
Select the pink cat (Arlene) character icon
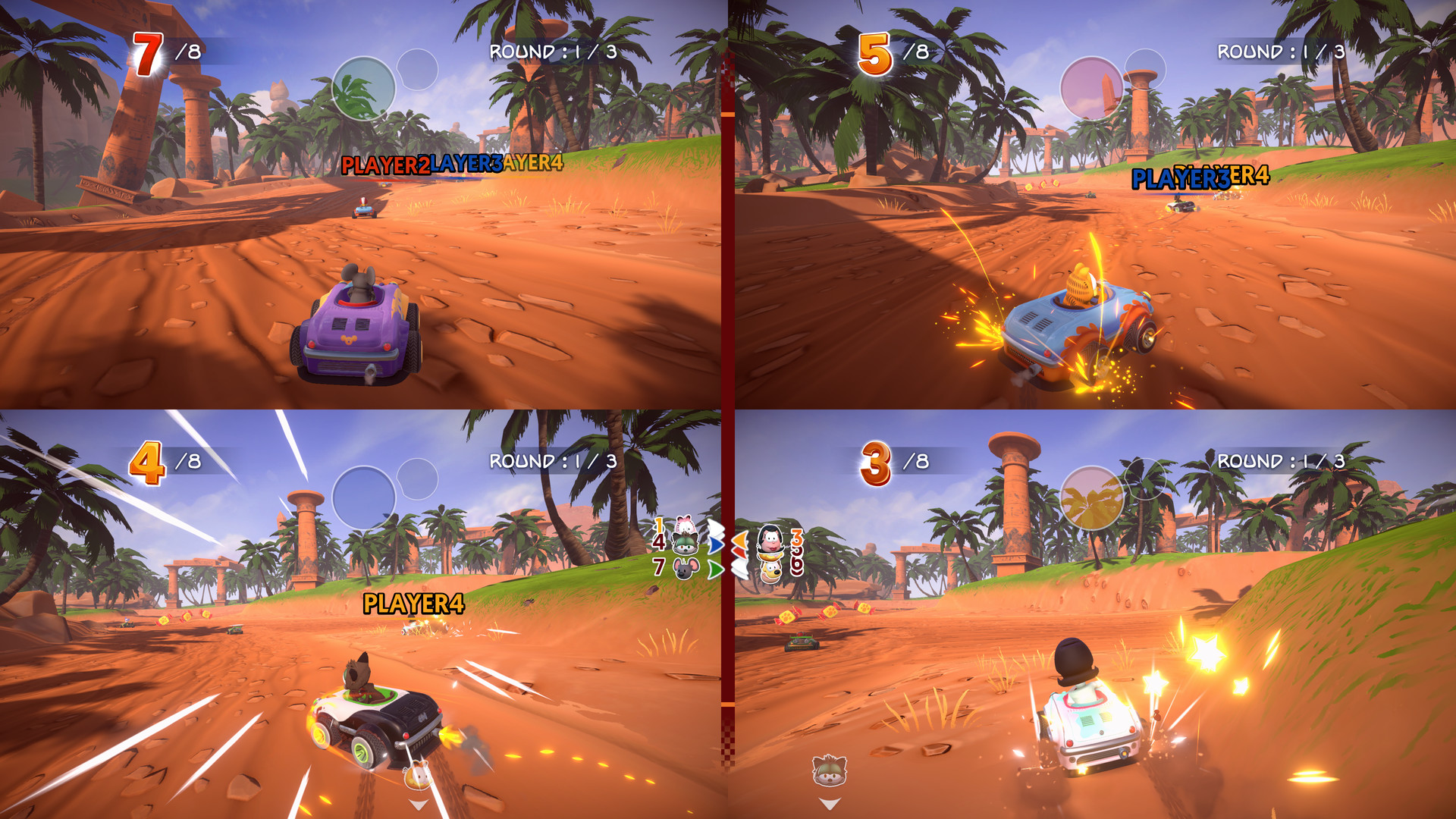point(684,524)
